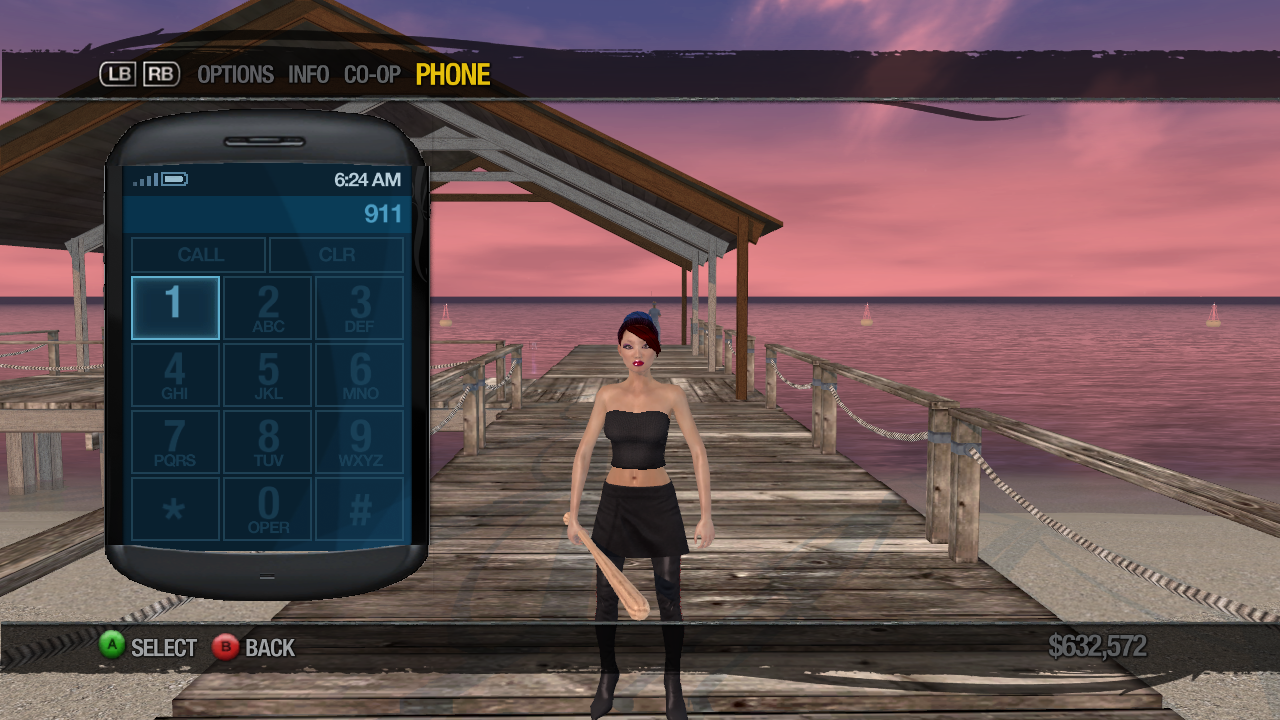The height and width of the screenshot is (720, 1280).
Task: Tap the pound key on keypad
Action: [x=360, y=509]
